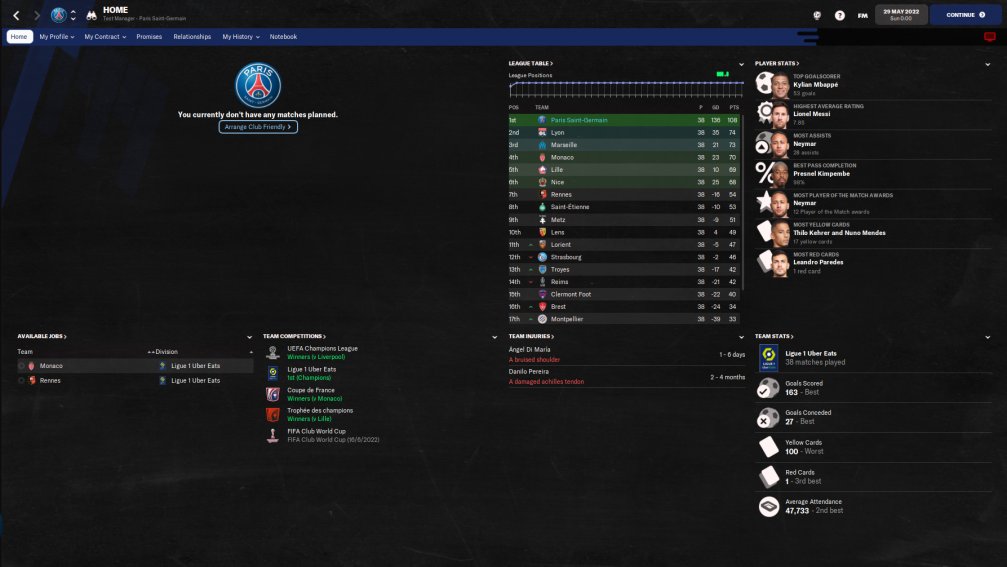
Task: Click the FM menu button
Action: (862, 15)
